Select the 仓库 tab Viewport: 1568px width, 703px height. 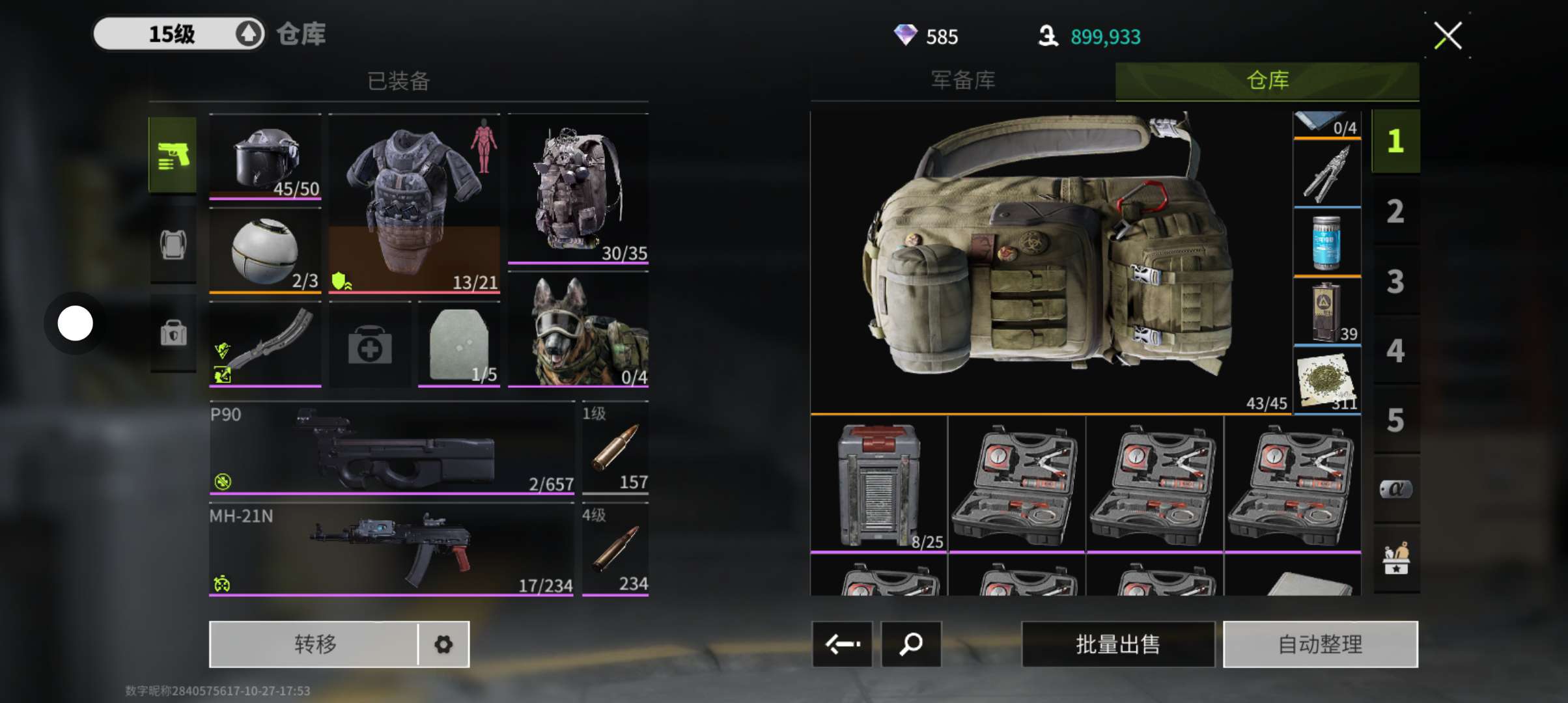click(x=1267, y=81)
